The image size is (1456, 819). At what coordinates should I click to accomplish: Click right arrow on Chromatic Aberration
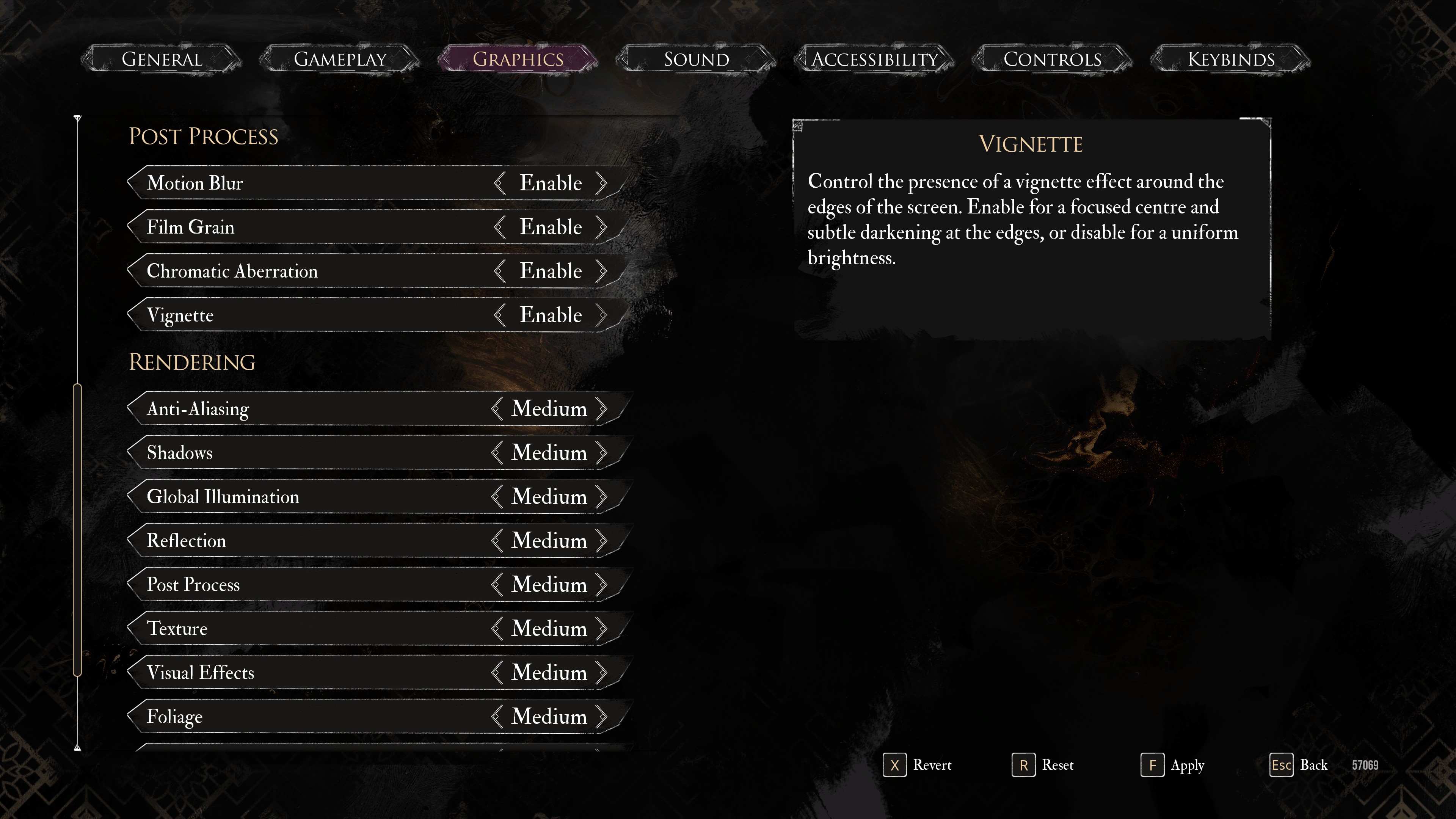pyautogui.click(x=601, y=271)
